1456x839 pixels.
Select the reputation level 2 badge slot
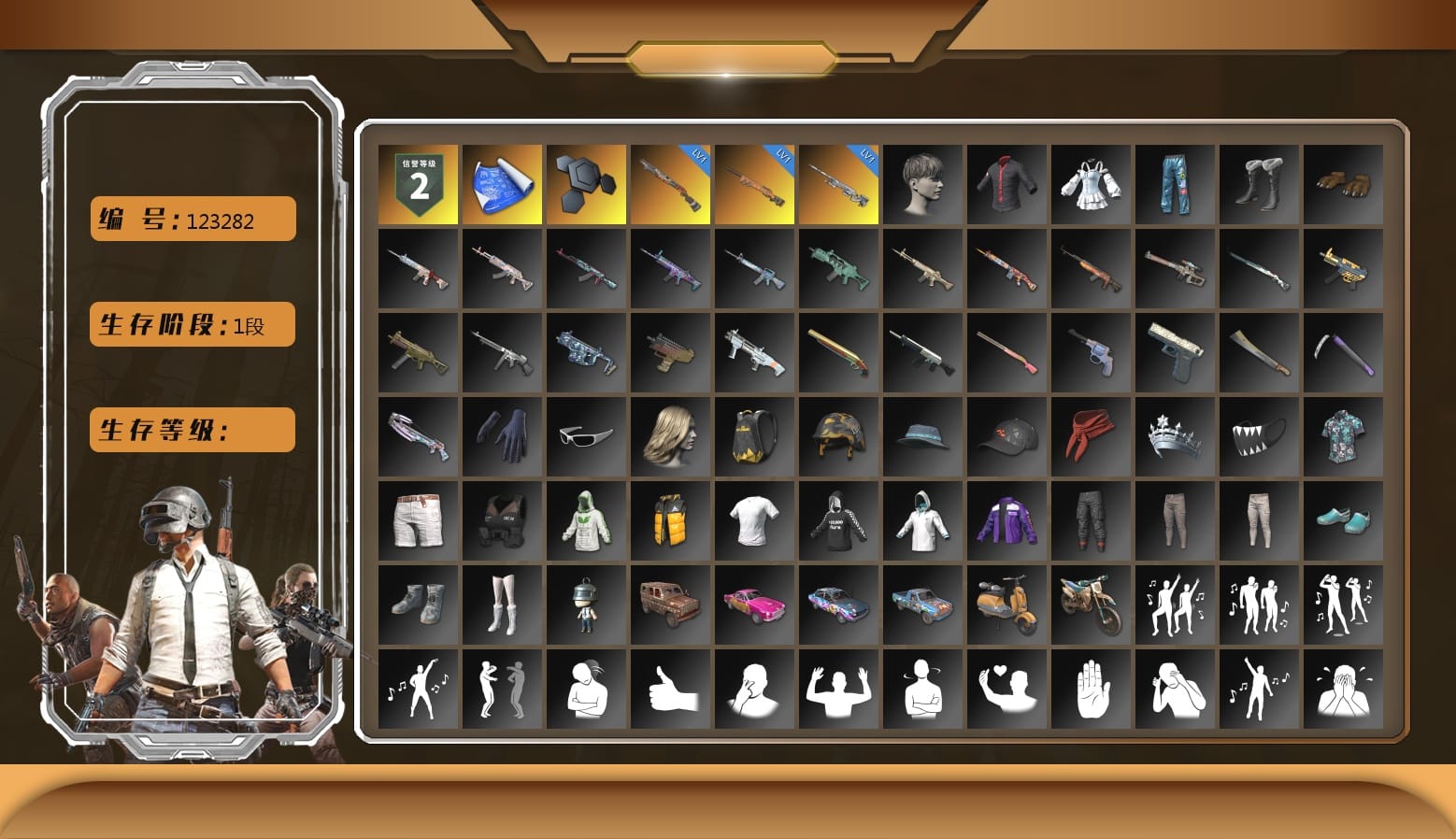pyautogui.click(x=418, y=184)
